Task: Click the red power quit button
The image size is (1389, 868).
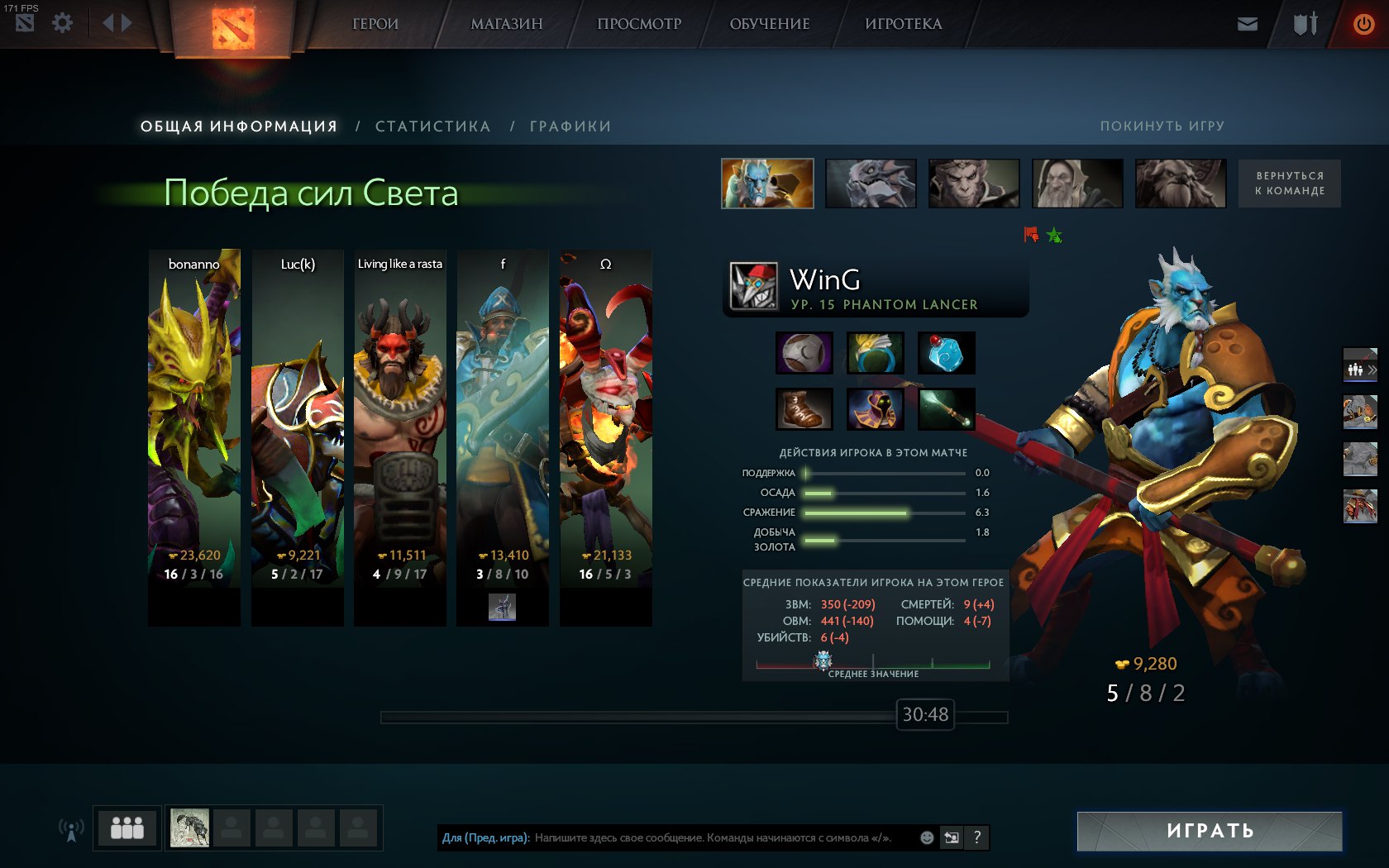Action: (x=1363, y=24)
